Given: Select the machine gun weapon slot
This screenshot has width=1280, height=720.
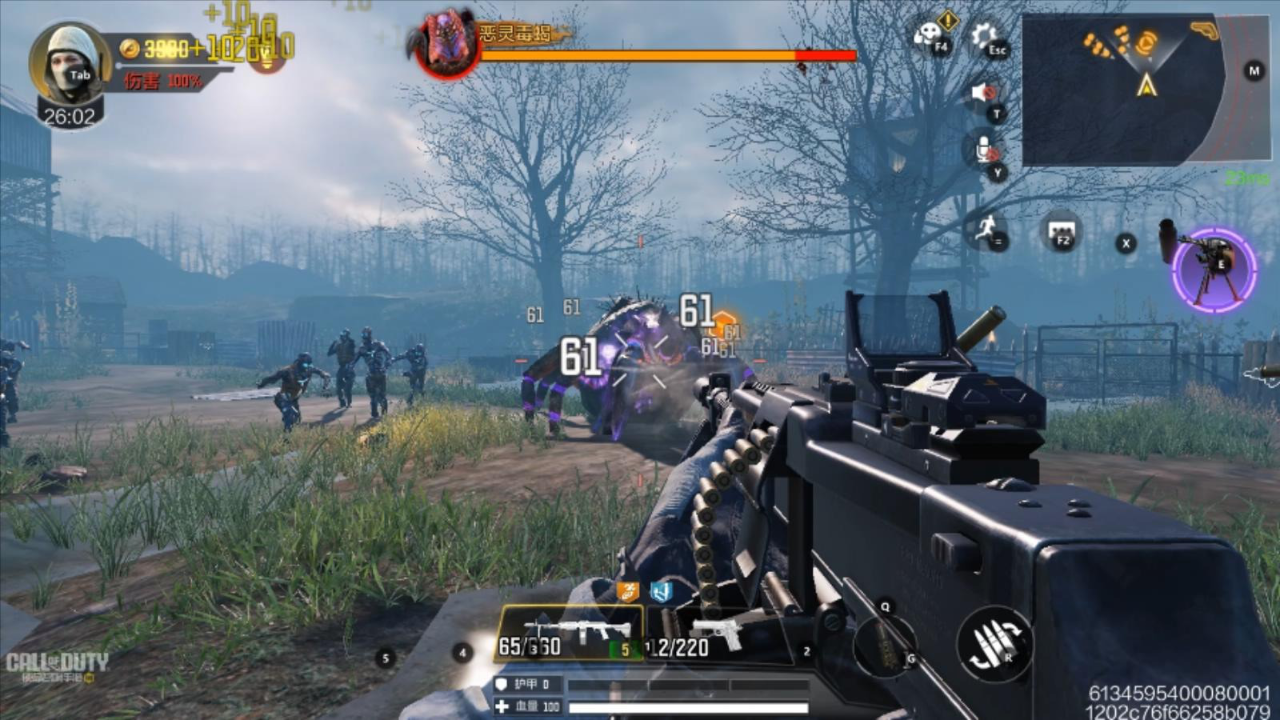Looking at the screenshot, I should tap(568, 635).
